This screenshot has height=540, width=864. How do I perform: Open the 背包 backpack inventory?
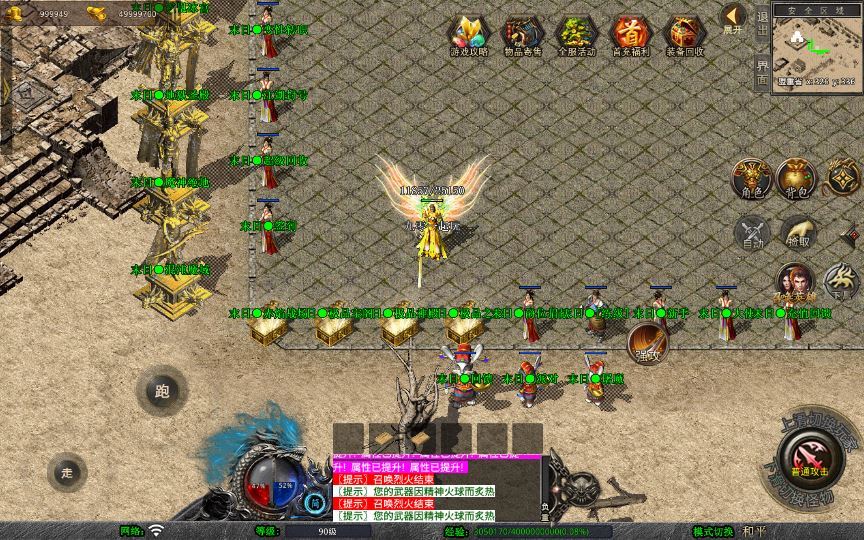797,178
